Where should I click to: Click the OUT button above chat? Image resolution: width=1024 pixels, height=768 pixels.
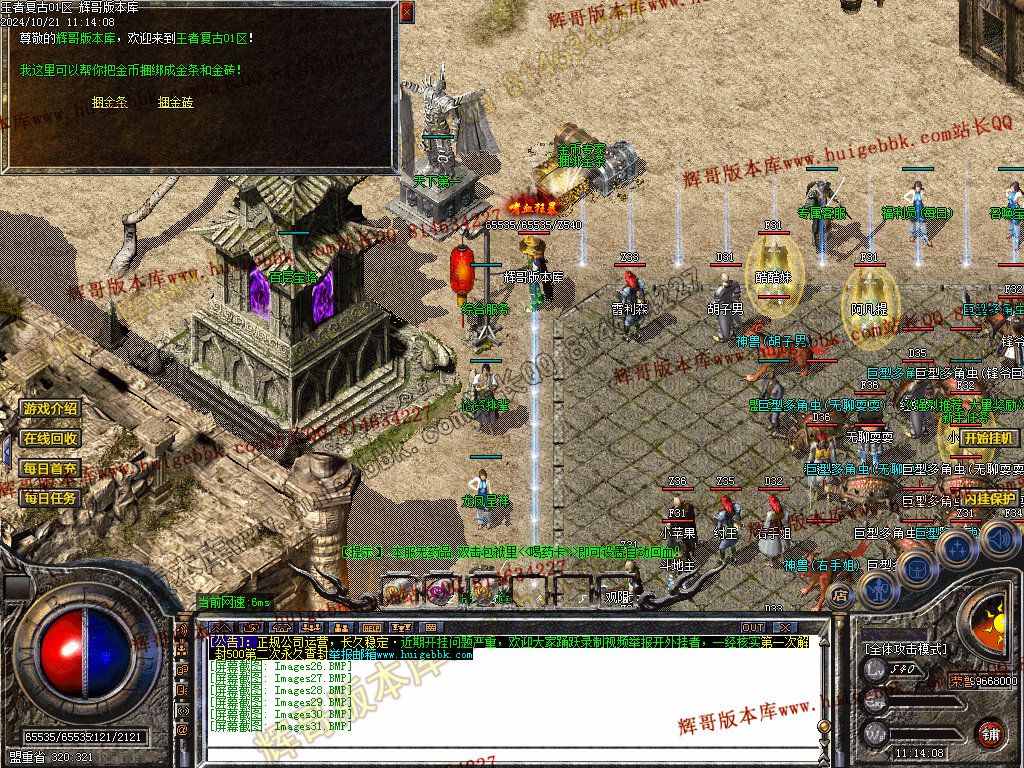[752, 628]
